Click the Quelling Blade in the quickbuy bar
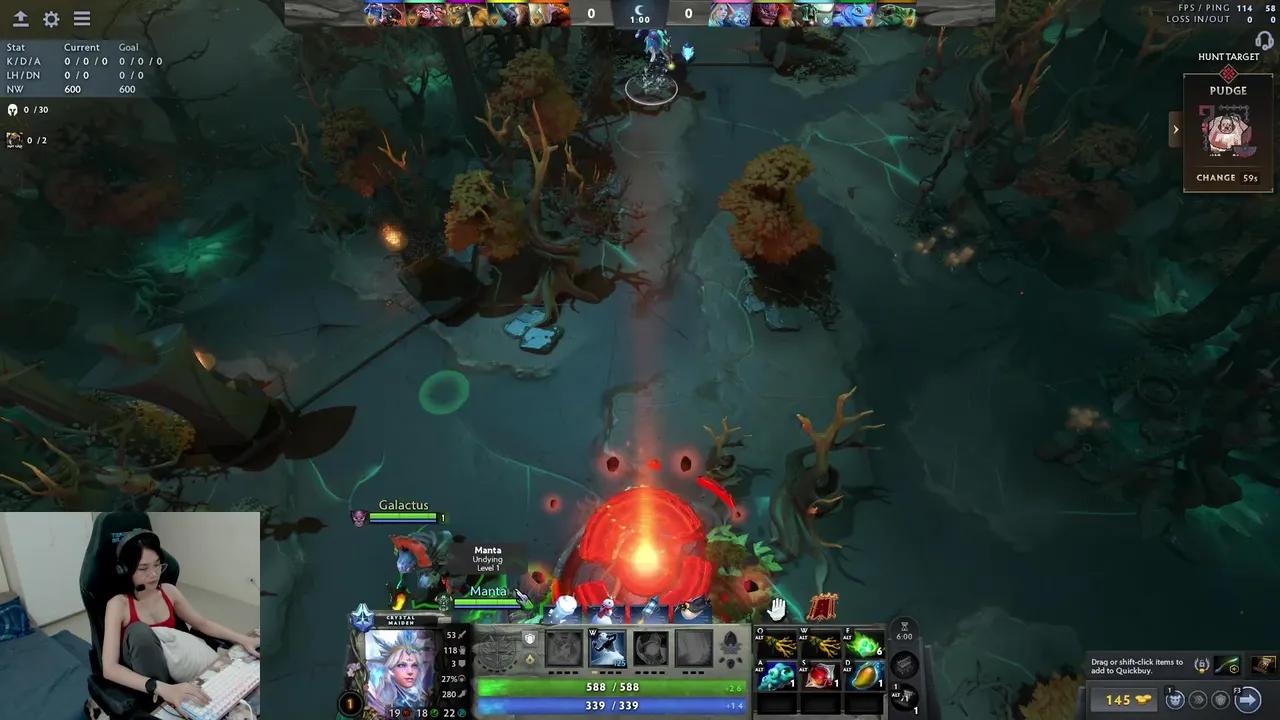The width and height of the screenshot is (1280, 720). coord(1227,665)
